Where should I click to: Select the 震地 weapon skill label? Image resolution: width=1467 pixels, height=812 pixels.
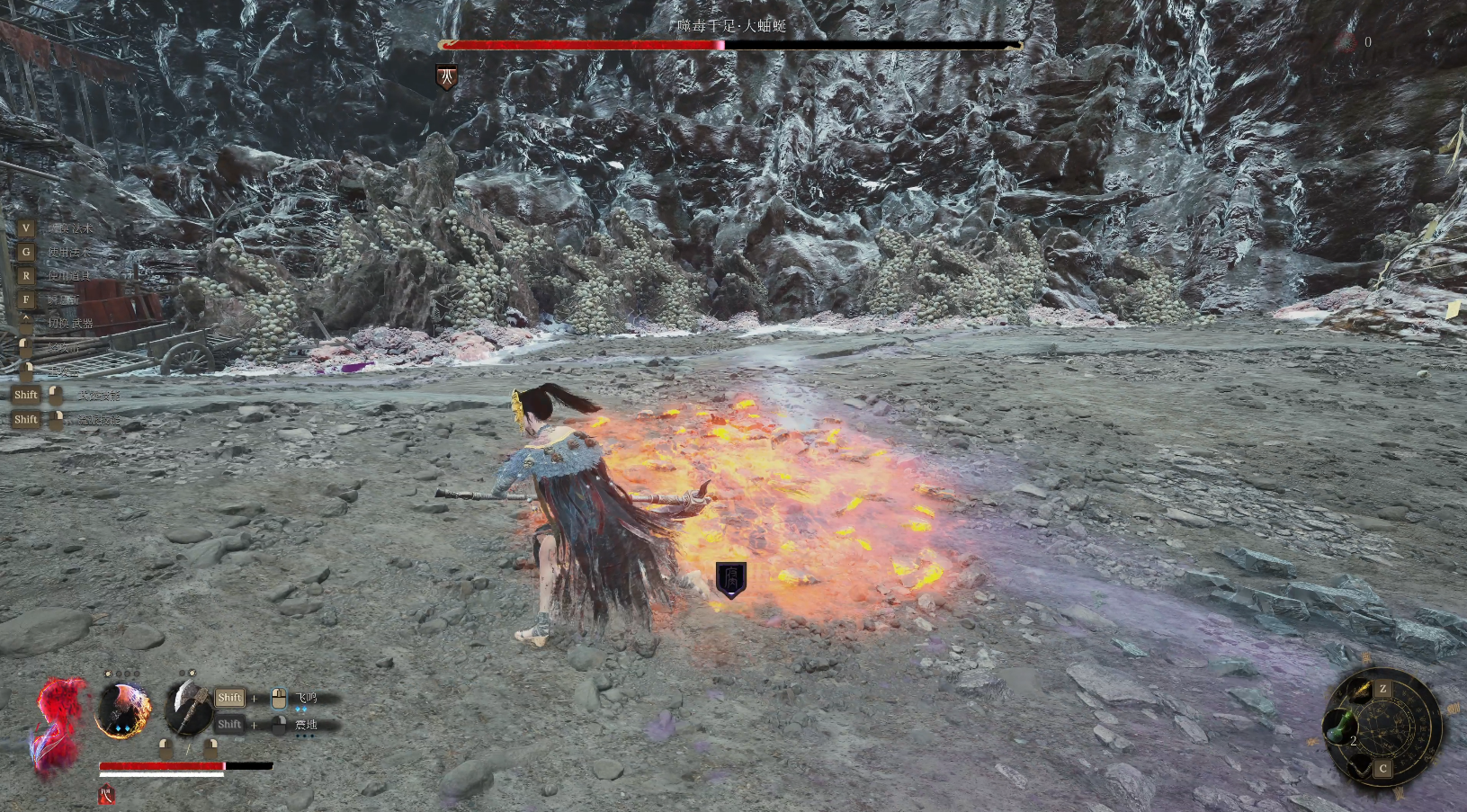[306, 724]
